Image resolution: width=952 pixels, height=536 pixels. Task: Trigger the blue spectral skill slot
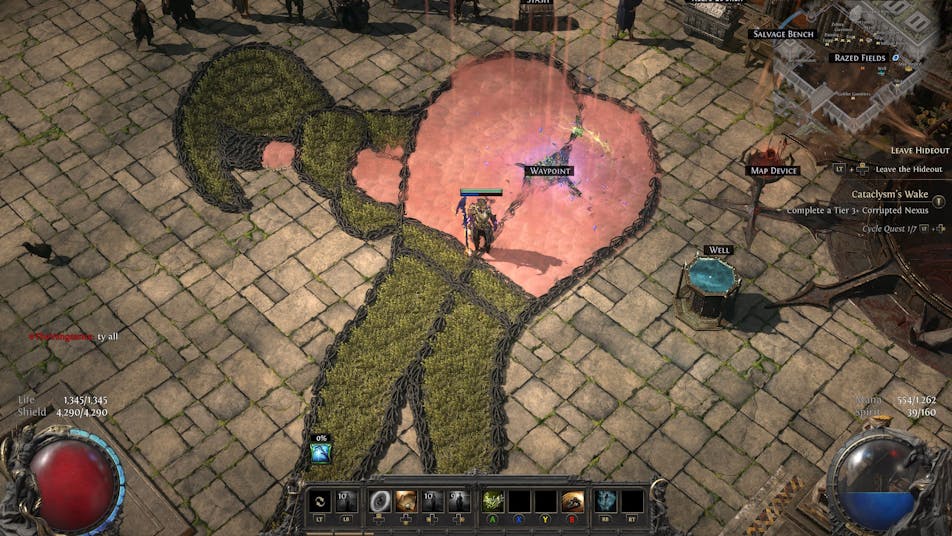[606, 502]
